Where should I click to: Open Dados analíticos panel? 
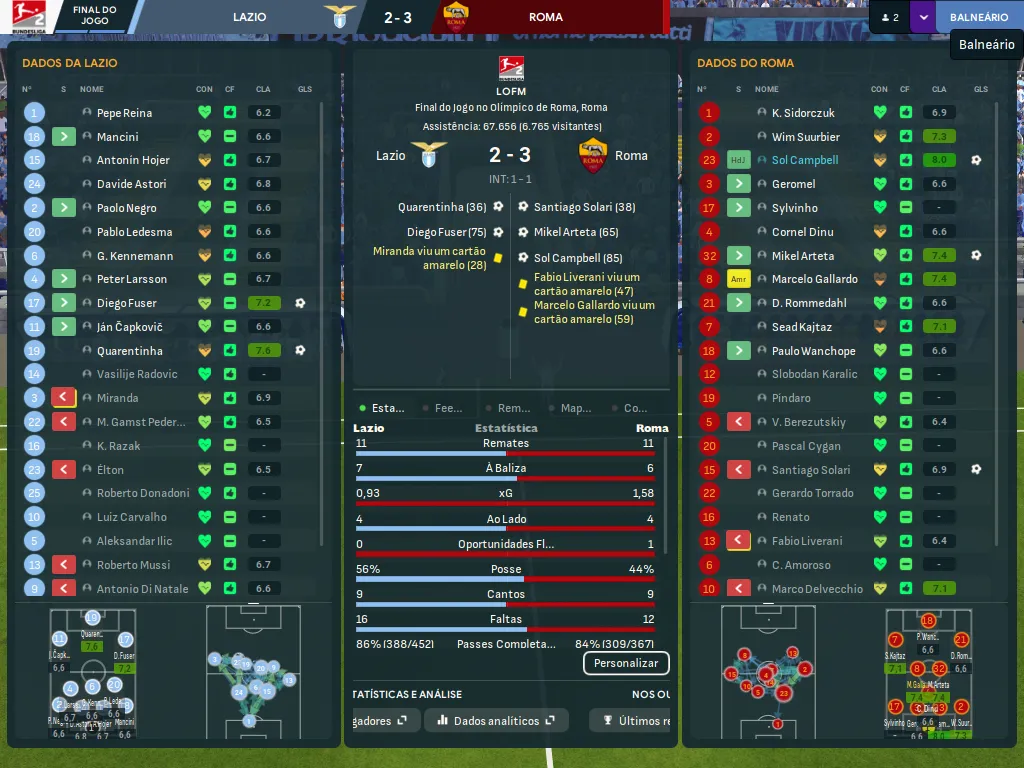point(496,720)
